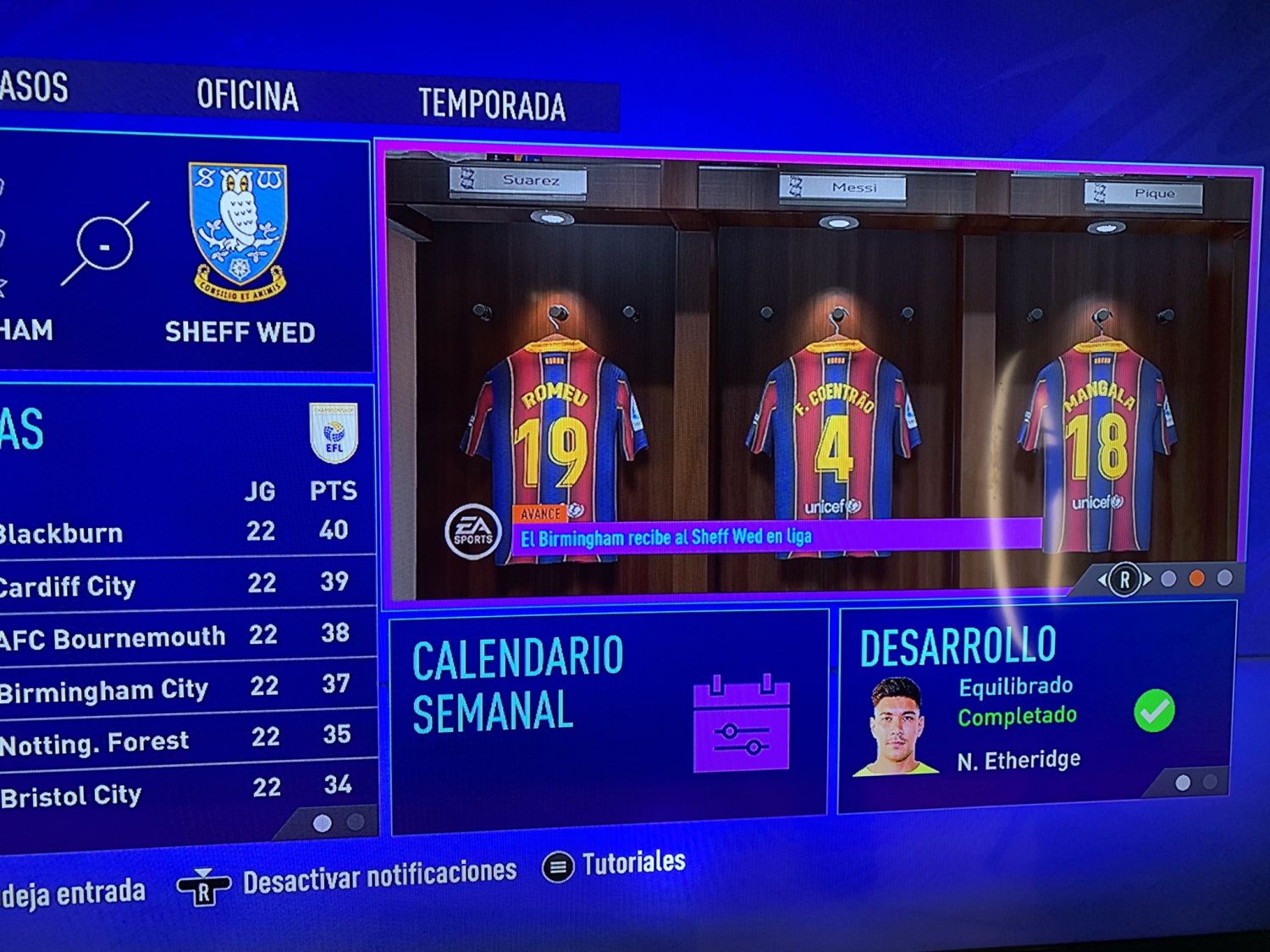Show next news slide with right arrow
Viewport: 1270px width, 952px height.
(x=1147, y=580)
